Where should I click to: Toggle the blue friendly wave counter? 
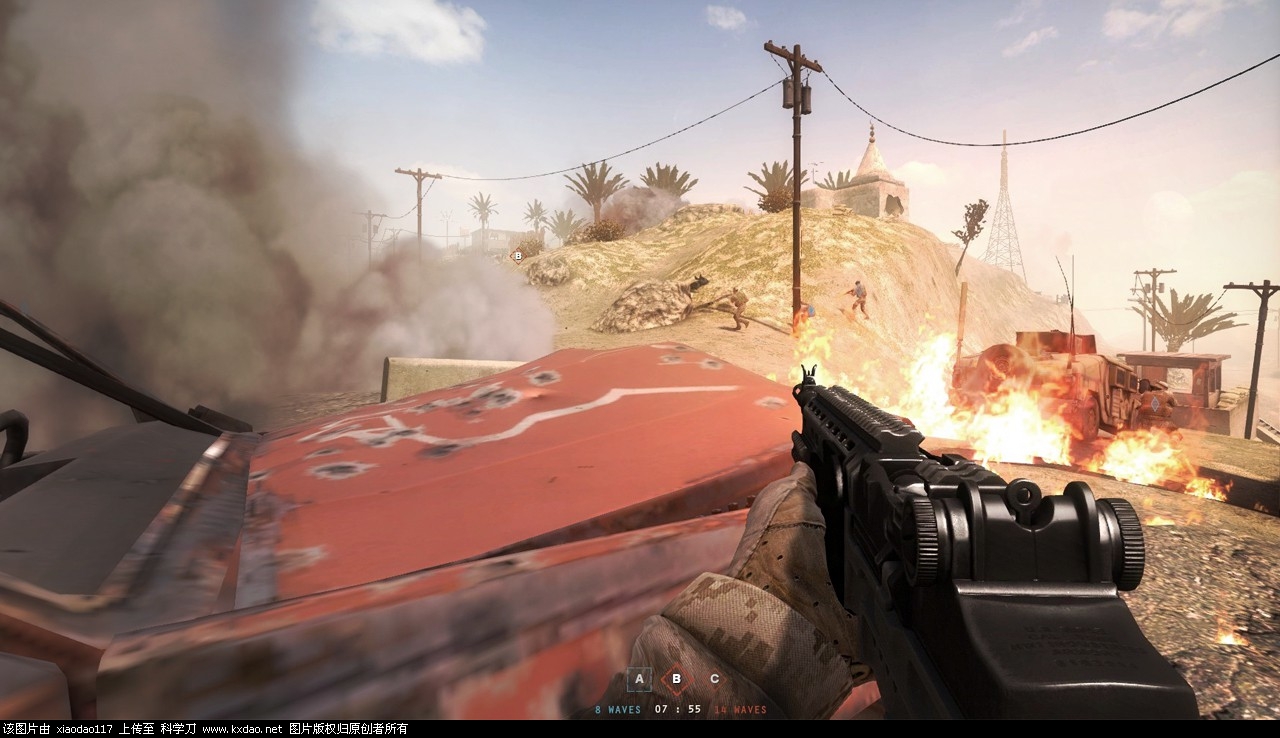617,709
